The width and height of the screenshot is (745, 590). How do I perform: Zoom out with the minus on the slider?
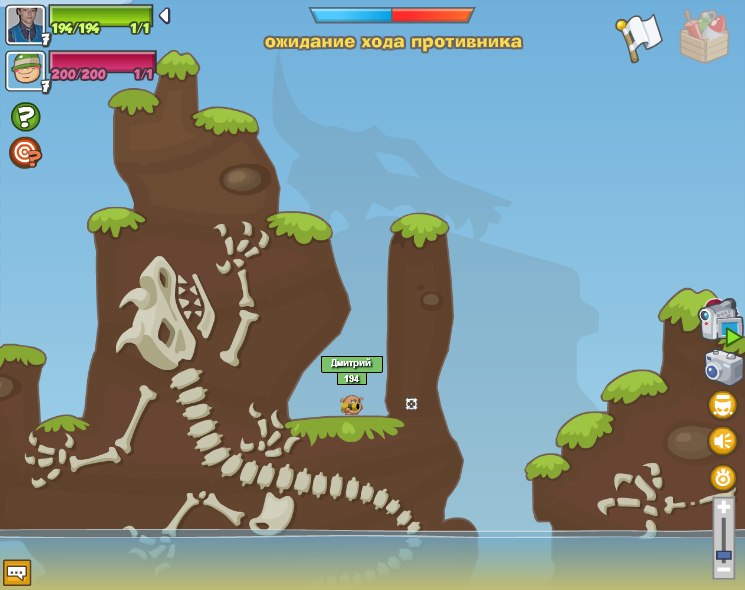click(x=723, y=571)
